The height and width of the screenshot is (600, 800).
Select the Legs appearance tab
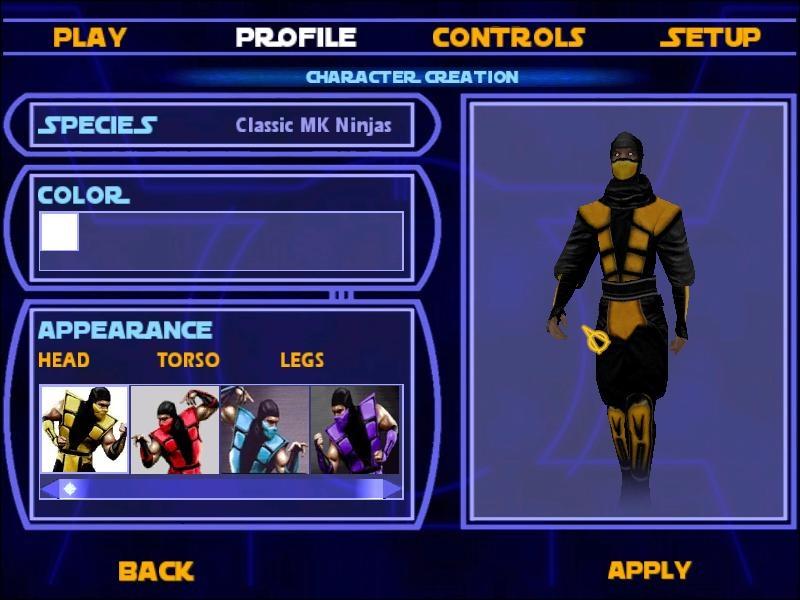click(x=302, y=360)
